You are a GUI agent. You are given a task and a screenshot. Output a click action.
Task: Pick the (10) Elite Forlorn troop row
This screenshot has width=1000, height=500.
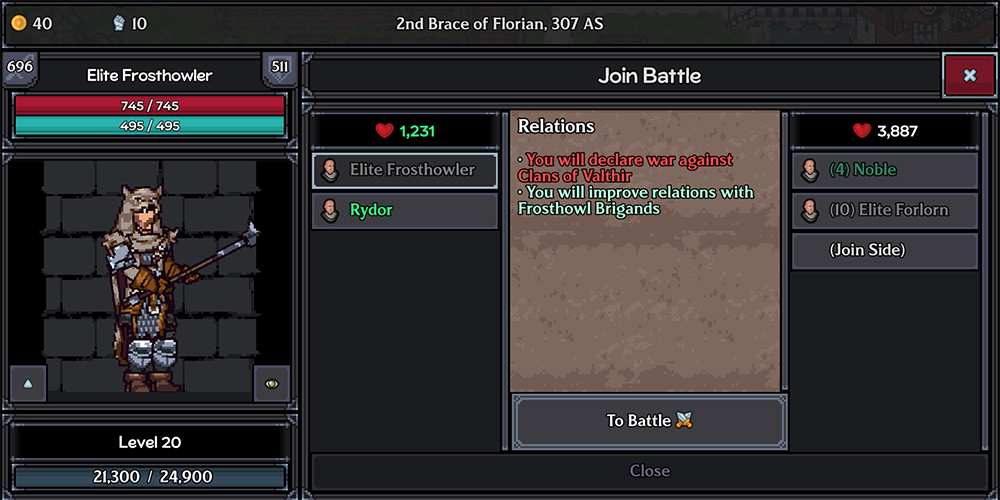point(884,211)
